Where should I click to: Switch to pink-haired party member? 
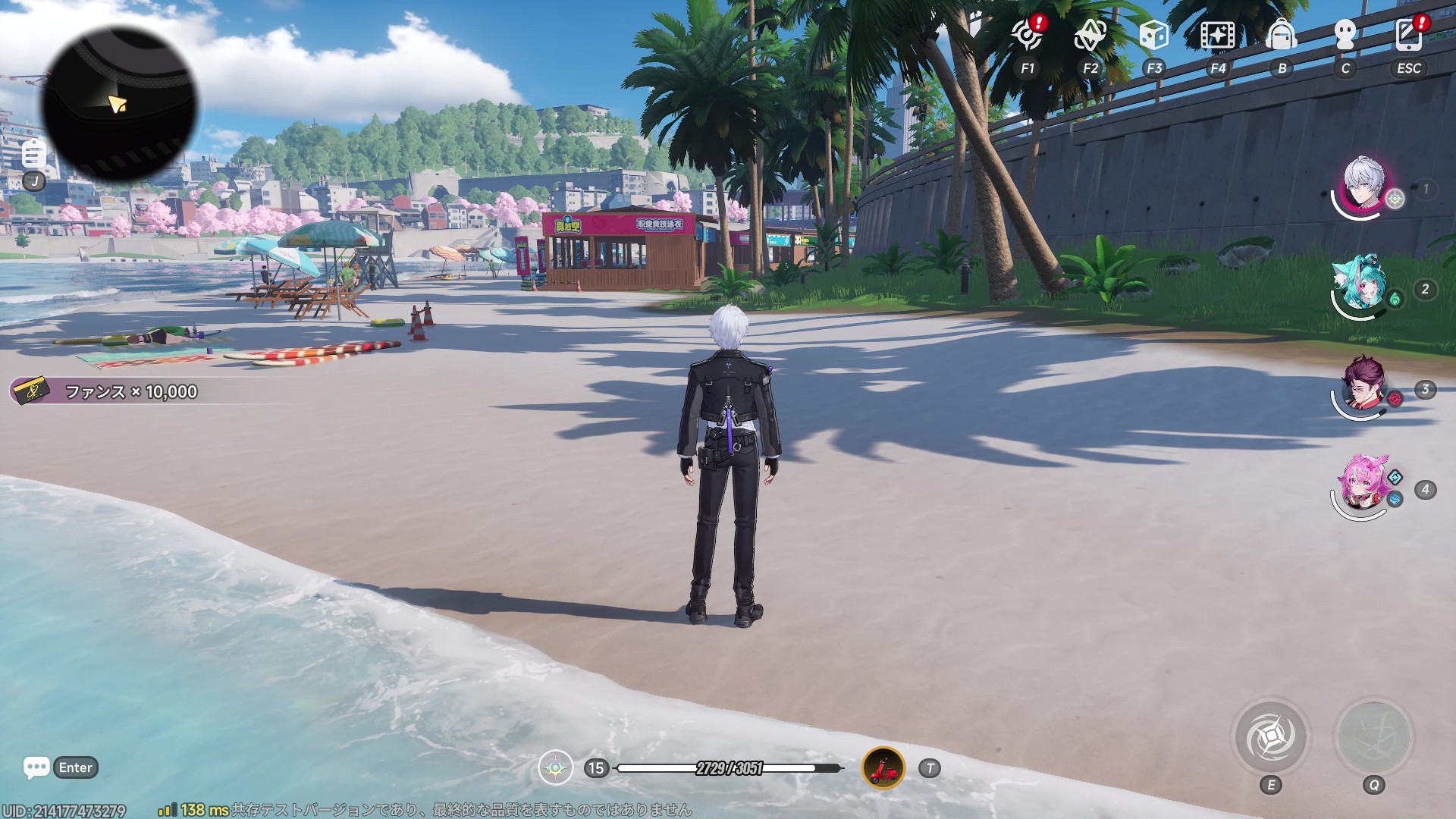pyautogui.click(x=1363, y=486)
